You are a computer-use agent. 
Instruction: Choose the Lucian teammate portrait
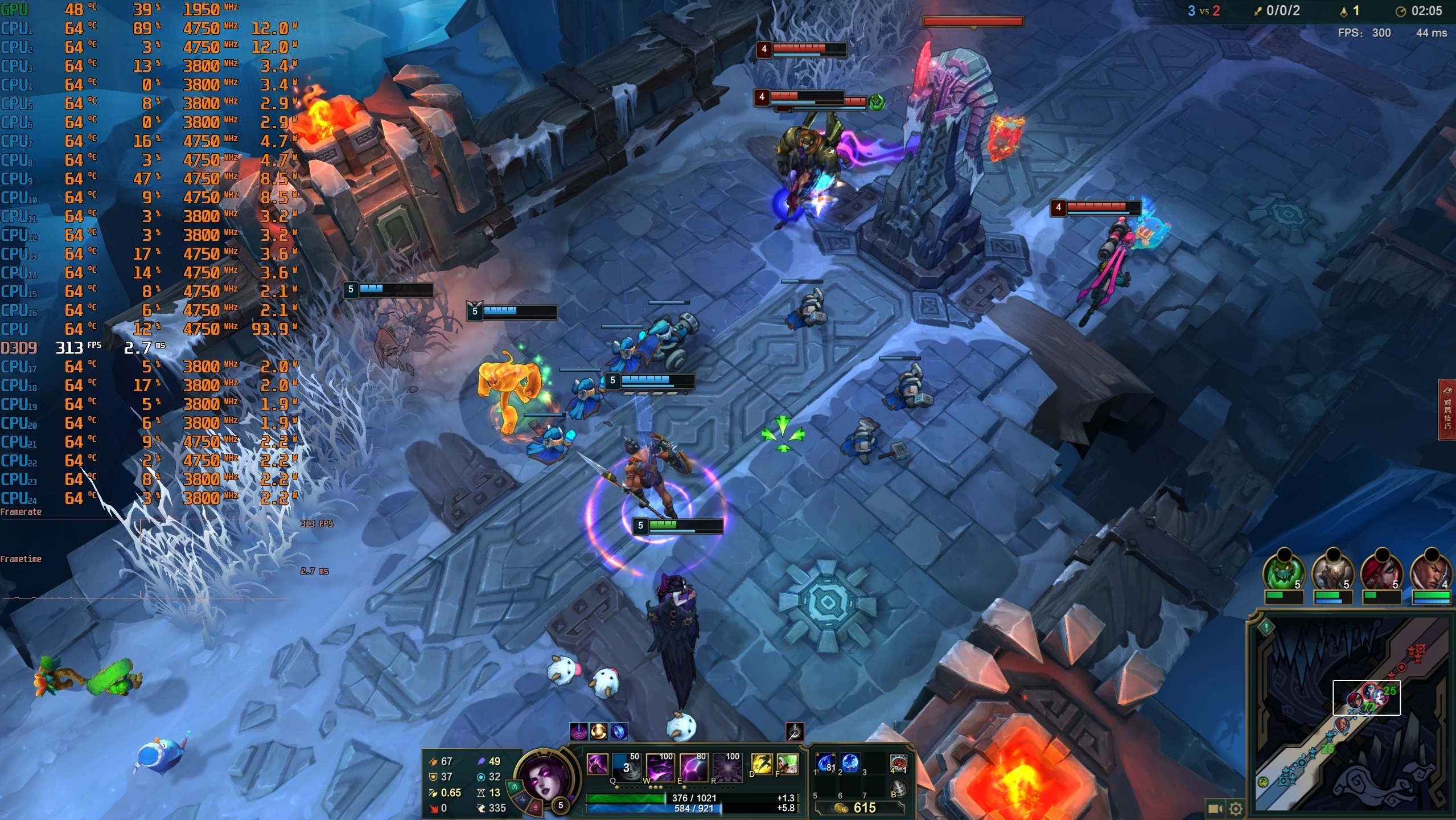pyautogui.click(x=1431, y=571)
